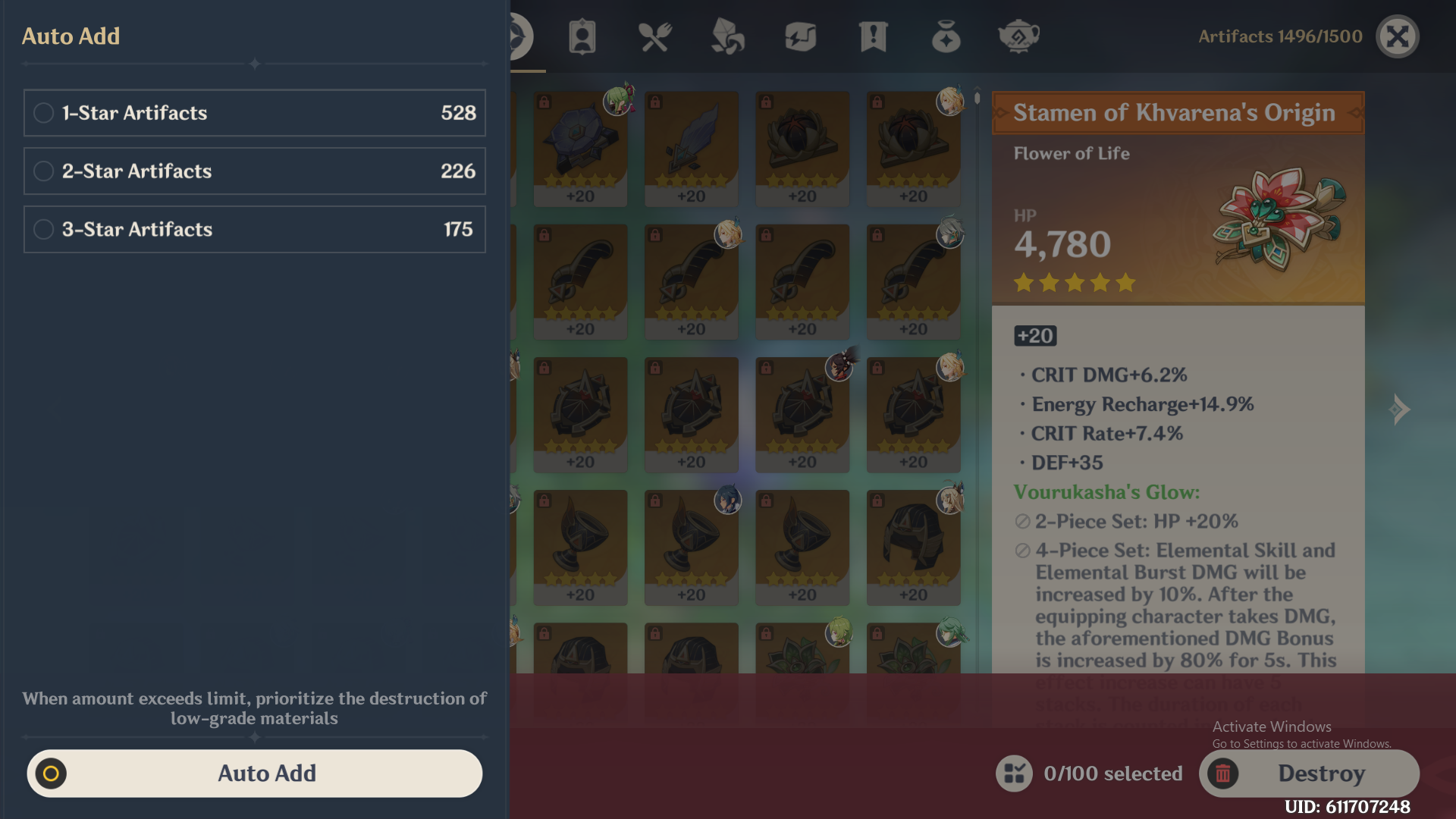This screenshot has height=819, width=1456.
Task: Click the +20 enhancement level badge
Action: click(1034, 335)
